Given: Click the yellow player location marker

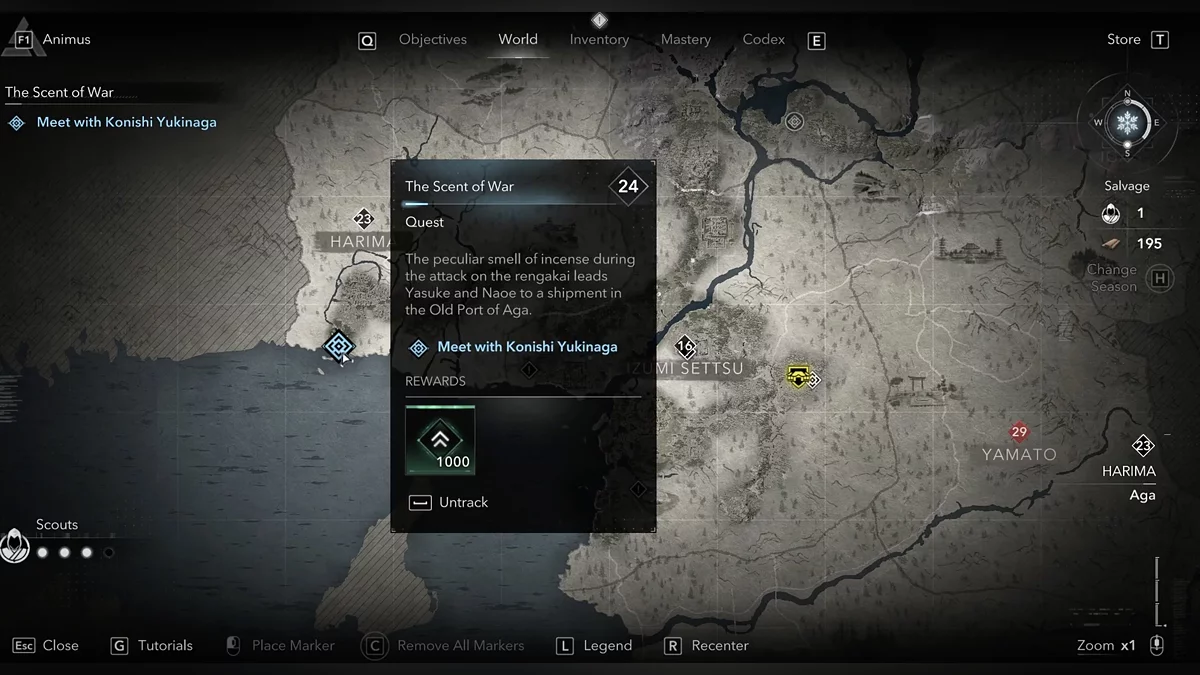Looking at the screenshot, I should click(798, 375).
